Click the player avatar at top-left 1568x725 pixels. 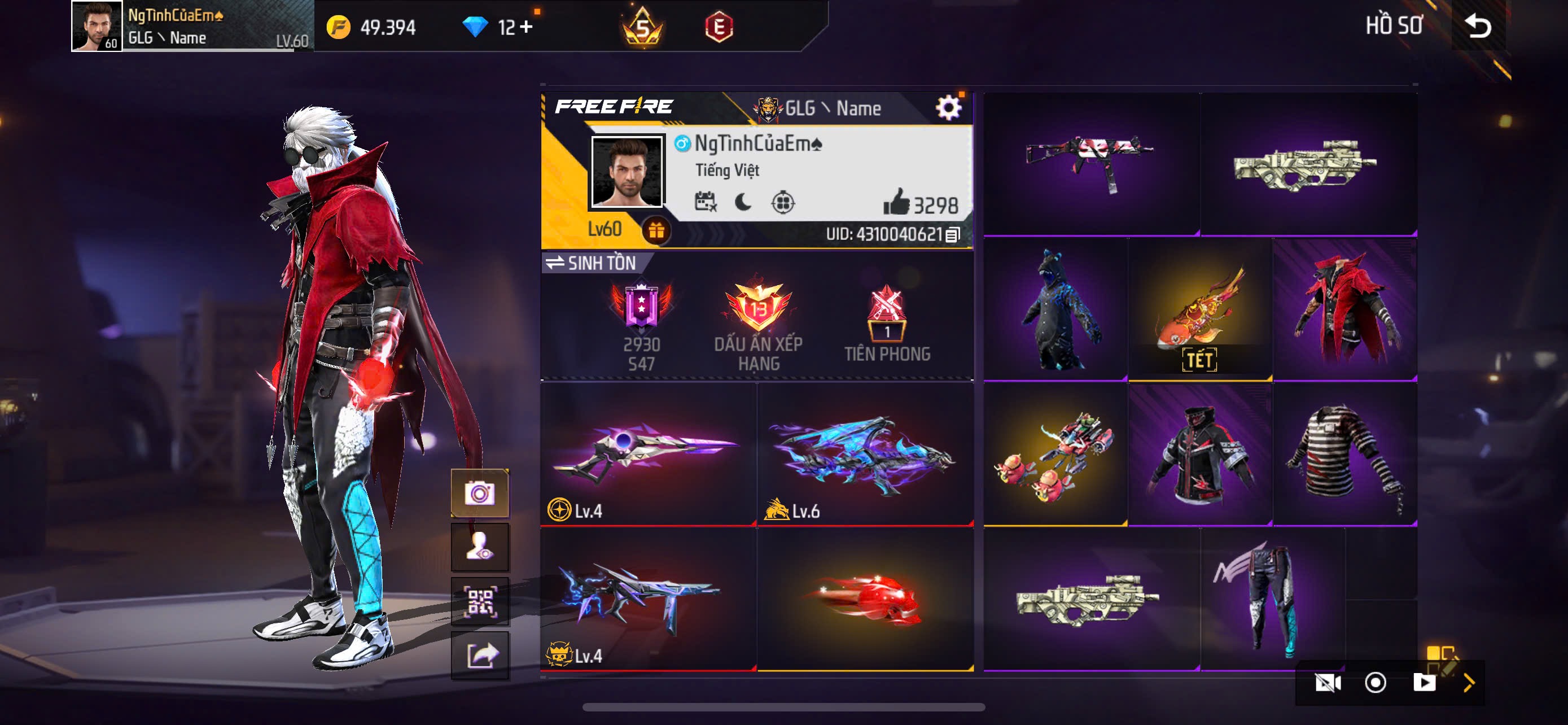tap(96, 26)
